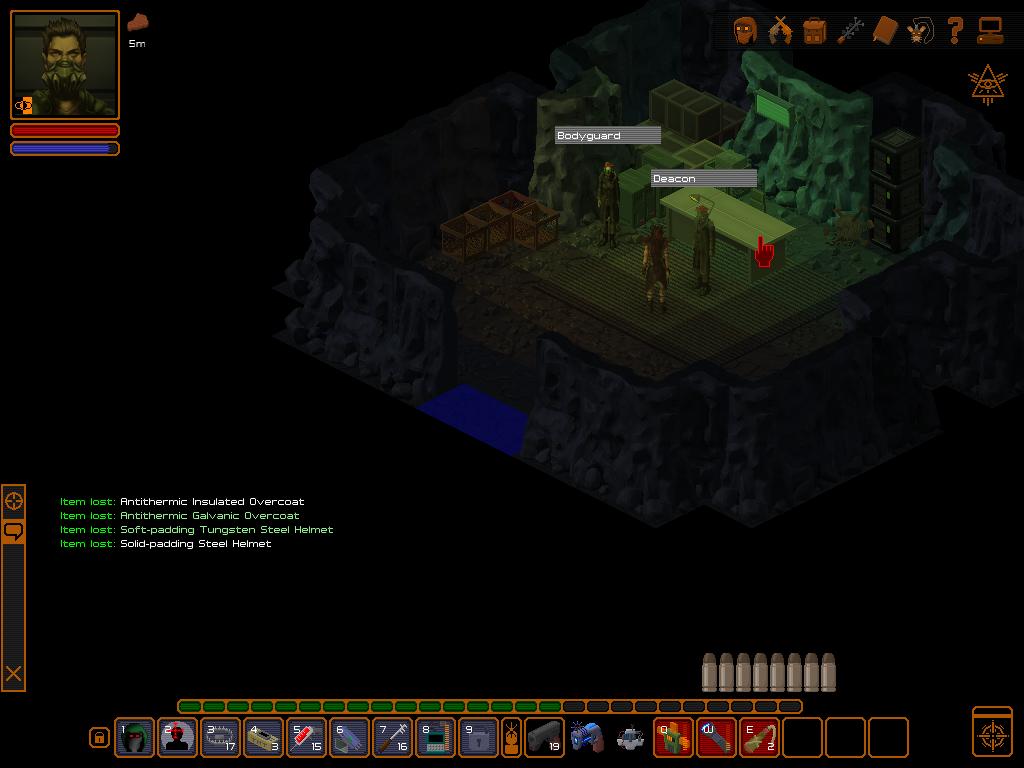Toggle the hotbar lock icon

pos(99,738)
